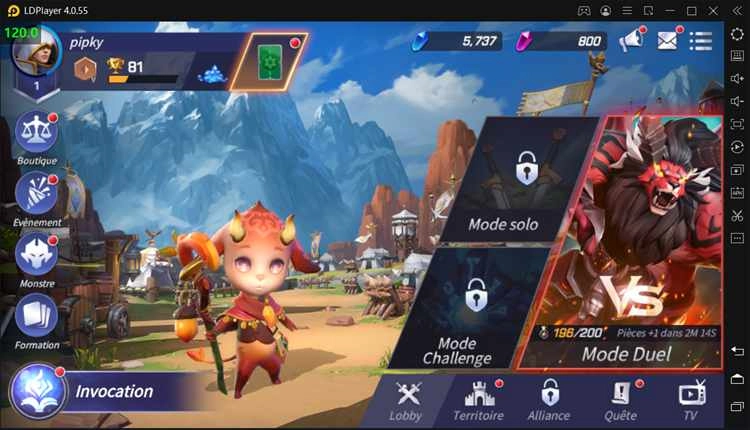The image size is (750, 430).
Task: Open the list menu icon
Action: click(x=701, y=41)
